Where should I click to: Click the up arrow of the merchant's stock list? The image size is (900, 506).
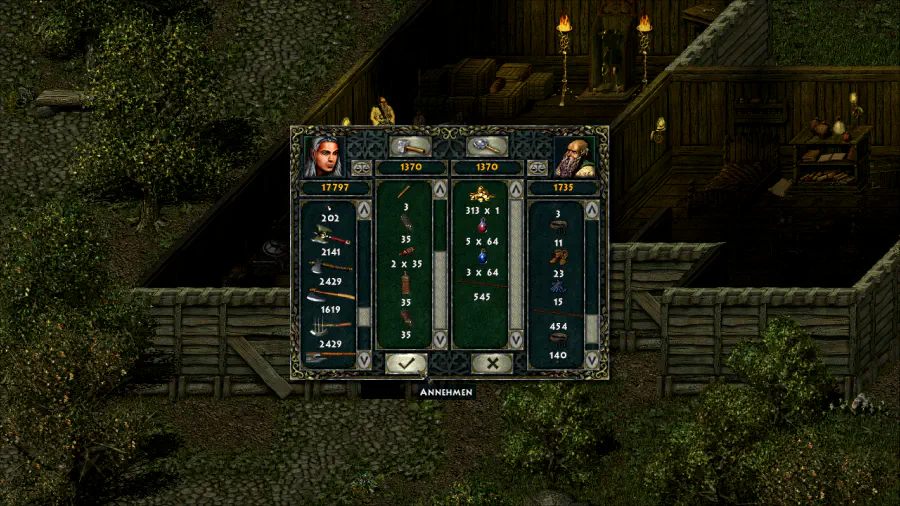[592, 211]
